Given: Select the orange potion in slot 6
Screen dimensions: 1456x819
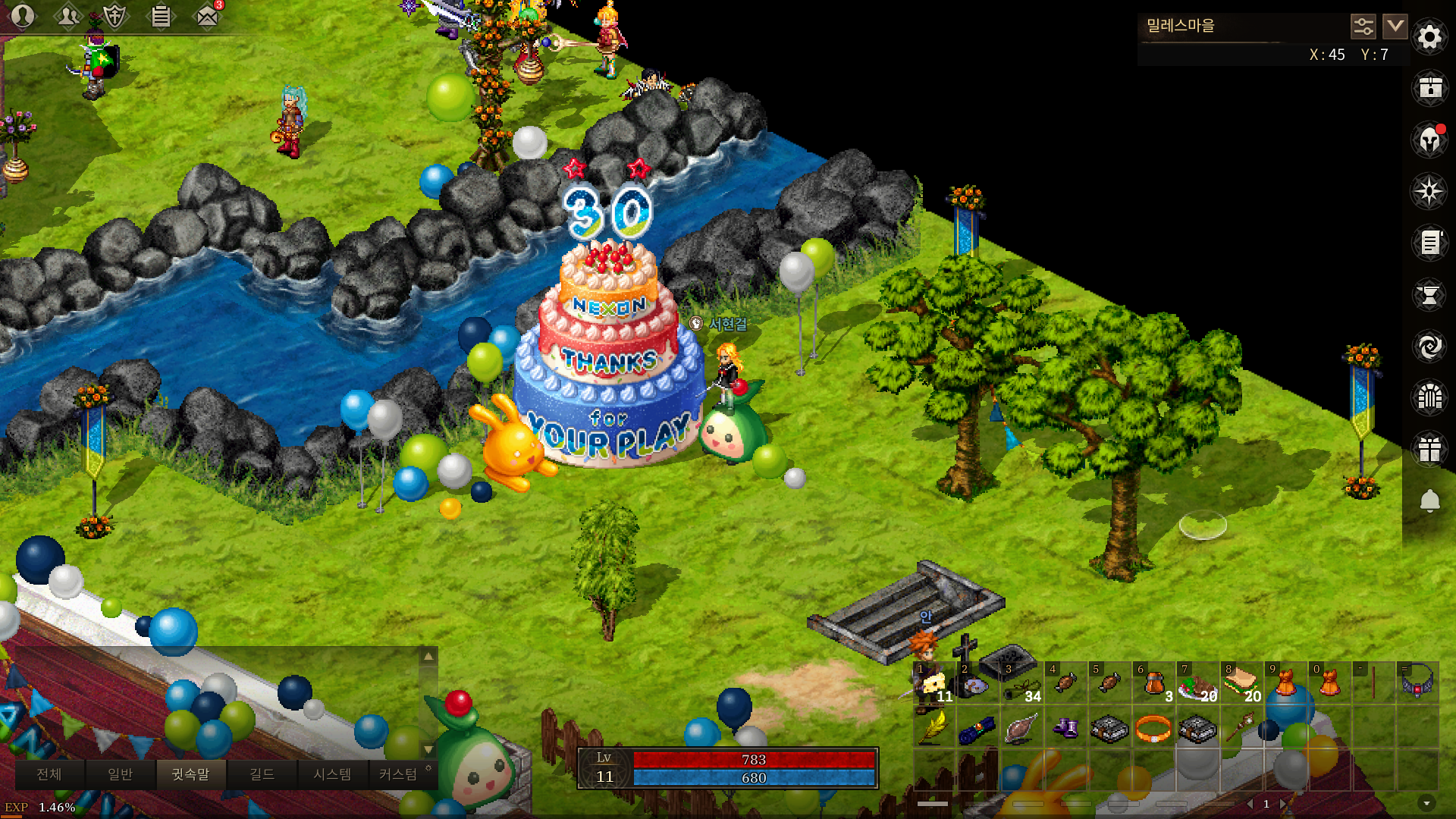Looking at the screenshot, I should [x=1153, y=682].
